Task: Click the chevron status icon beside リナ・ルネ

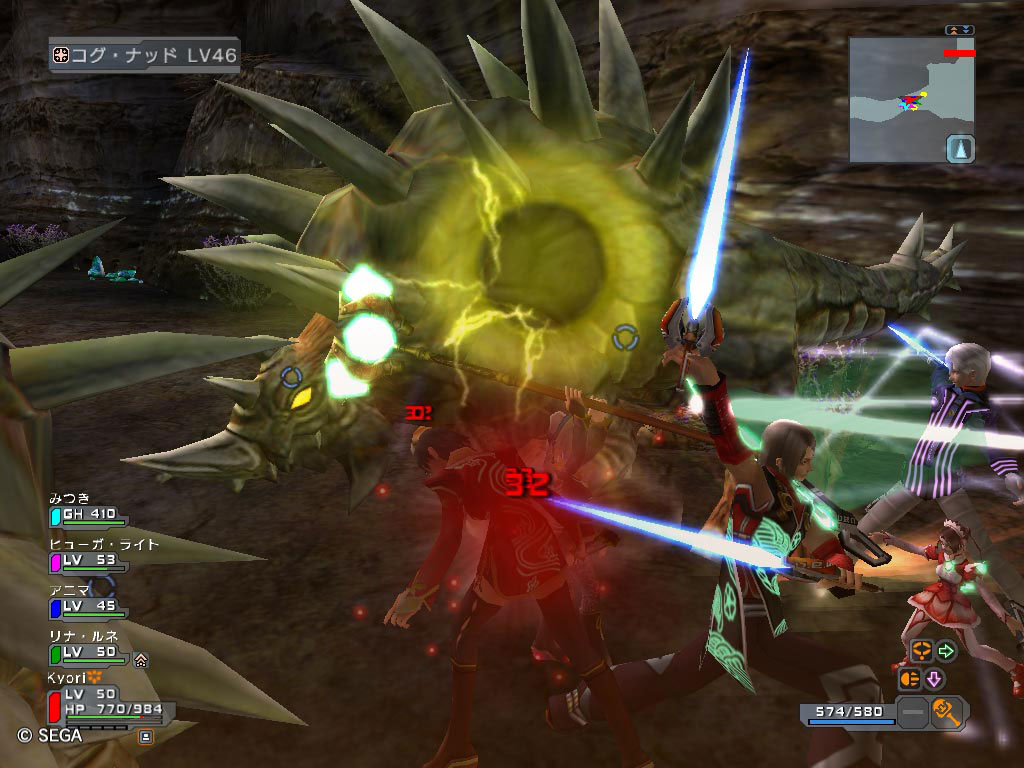Action: (x=141, y=659)
